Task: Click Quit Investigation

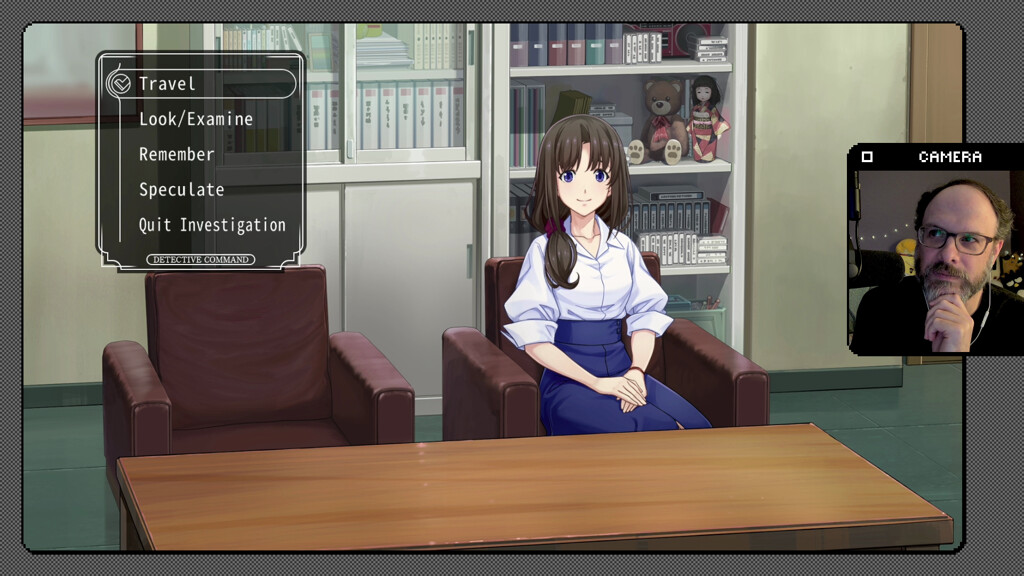Action: [212, 225]
